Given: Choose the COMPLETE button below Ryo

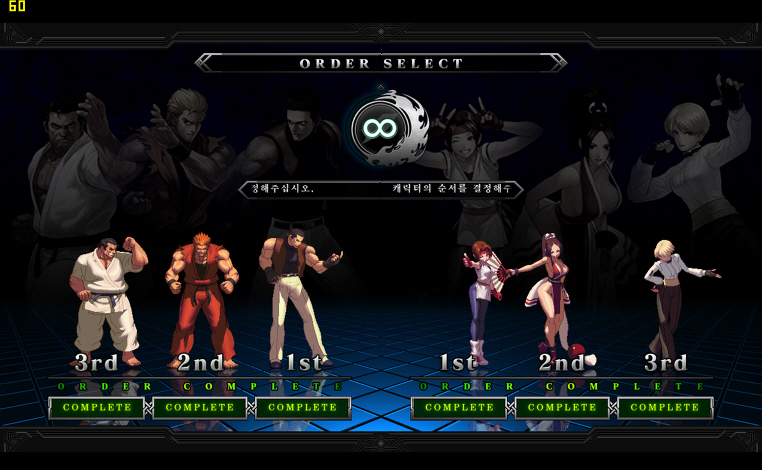Looking at the screenshot, I should pos(200,408).
